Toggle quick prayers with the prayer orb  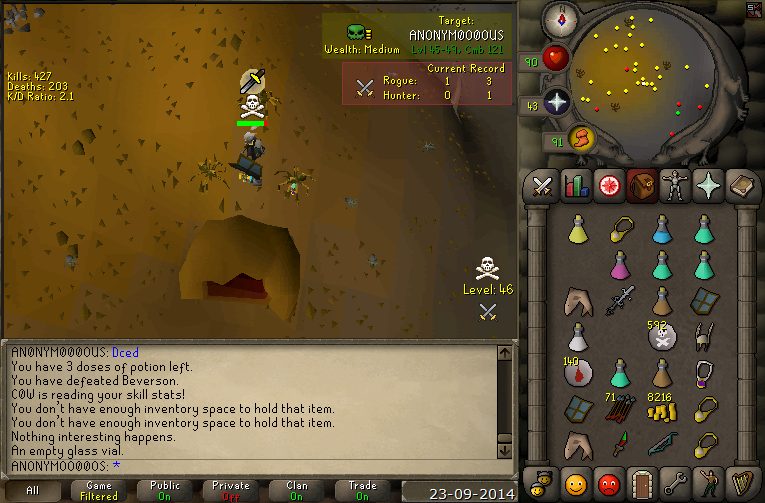click(556, 103)
